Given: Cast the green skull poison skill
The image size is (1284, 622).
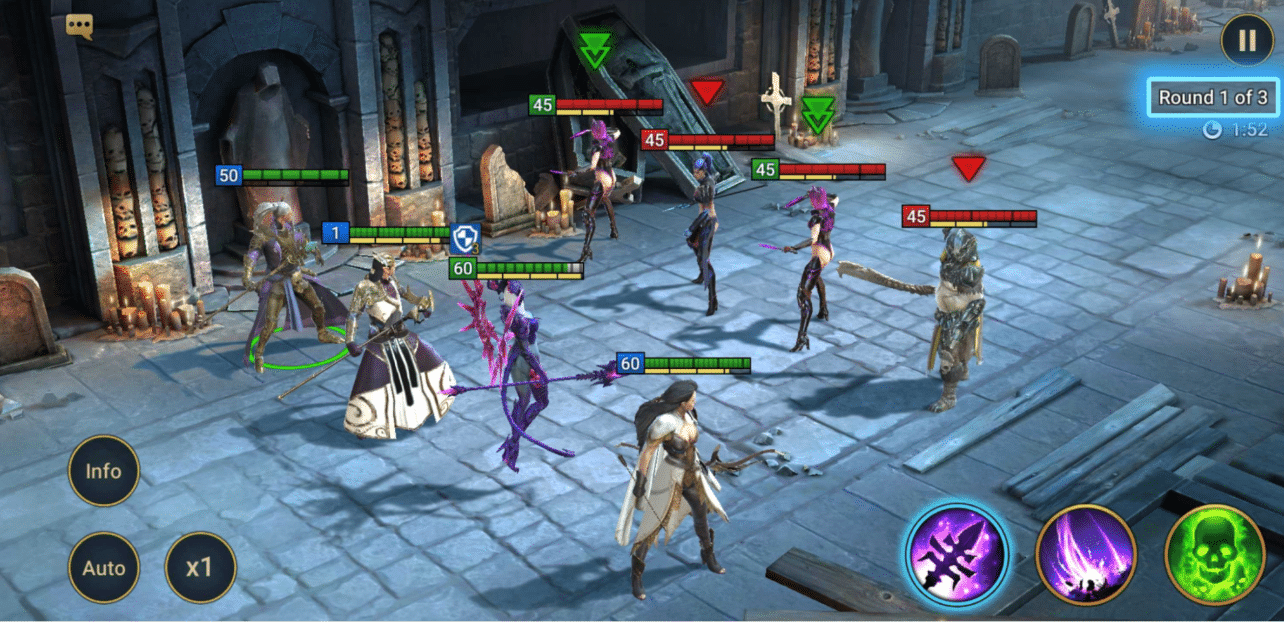Looking at the screenshot, I should [x=1214, y=554].
